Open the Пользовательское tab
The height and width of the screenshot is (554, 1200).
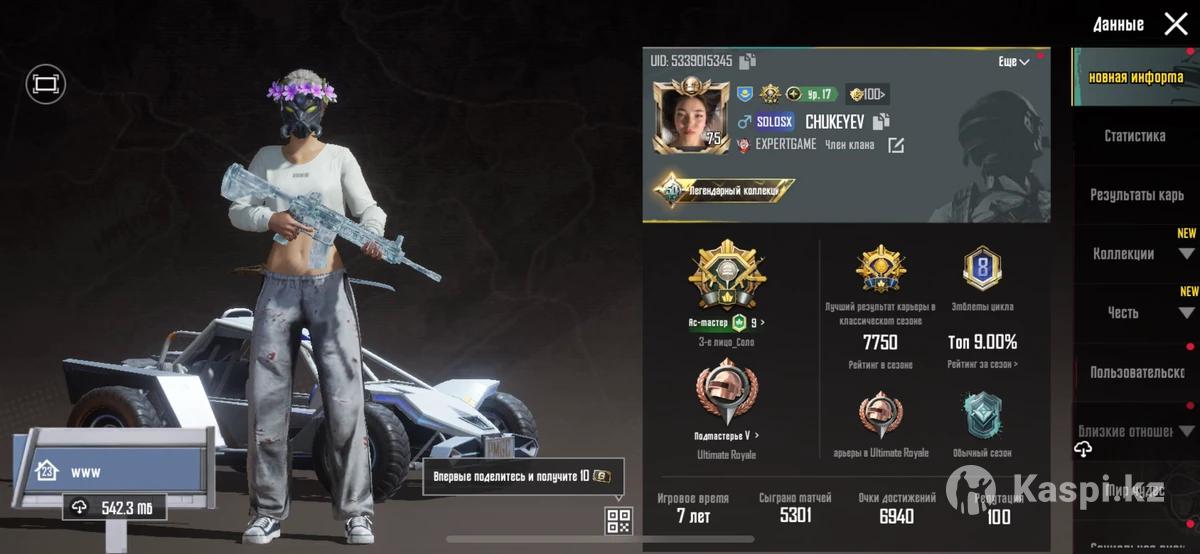[1136, 373]
